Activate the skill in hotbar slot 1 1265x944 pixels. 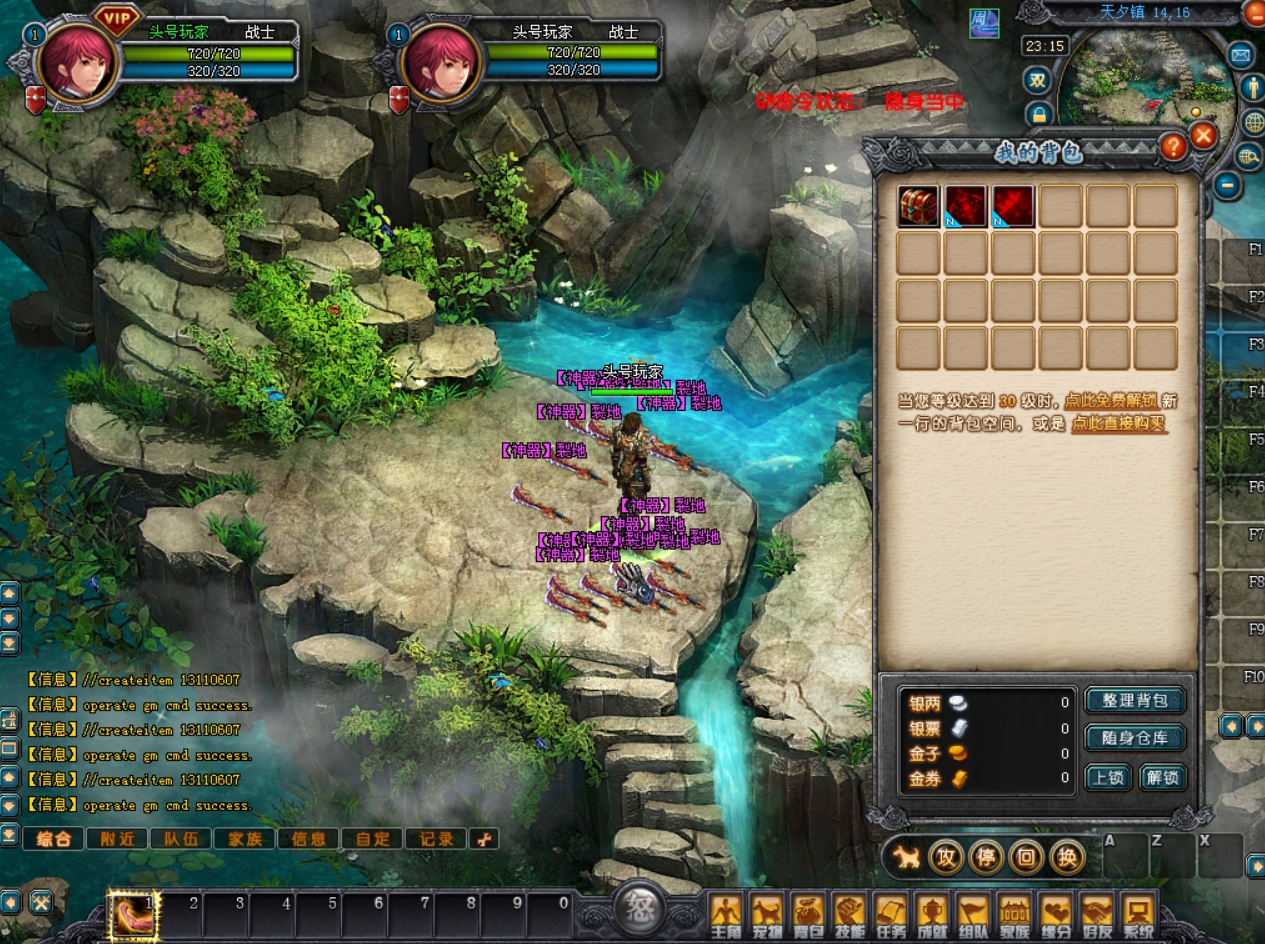[132, 915]
